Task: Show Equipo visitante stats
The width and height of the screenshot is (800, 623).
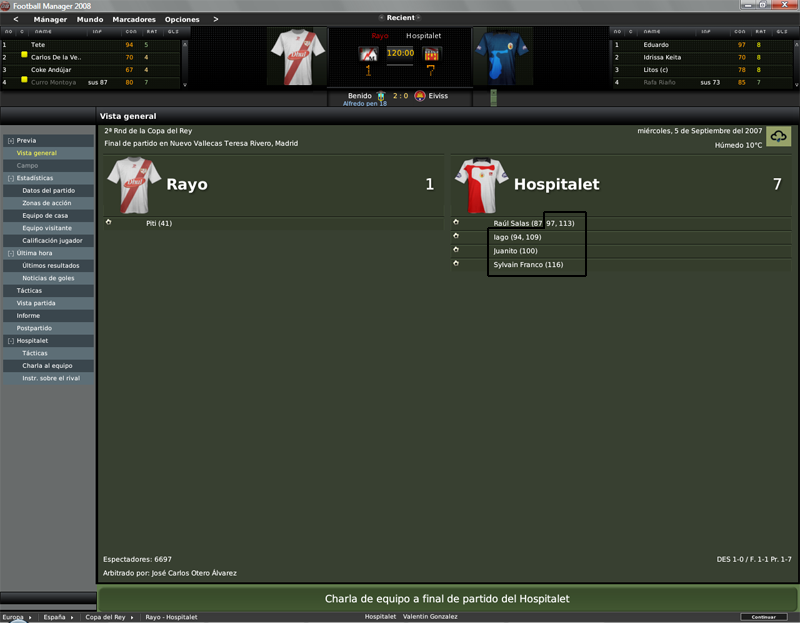Action: (48, 228)
